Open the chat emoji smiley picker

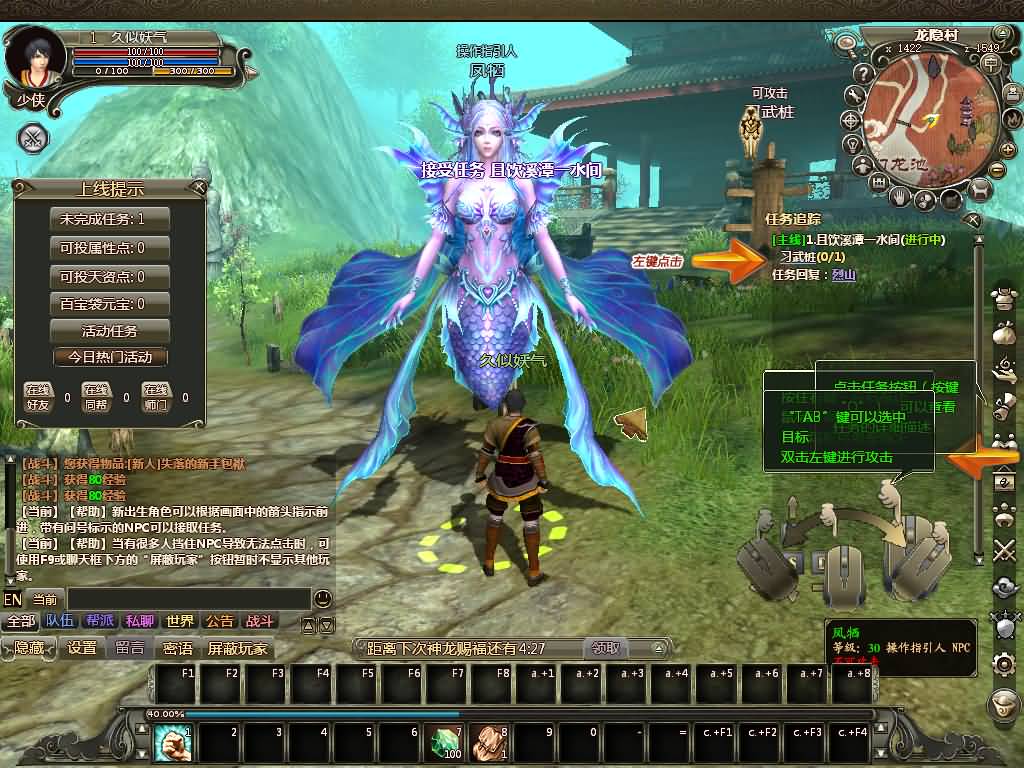322,599
